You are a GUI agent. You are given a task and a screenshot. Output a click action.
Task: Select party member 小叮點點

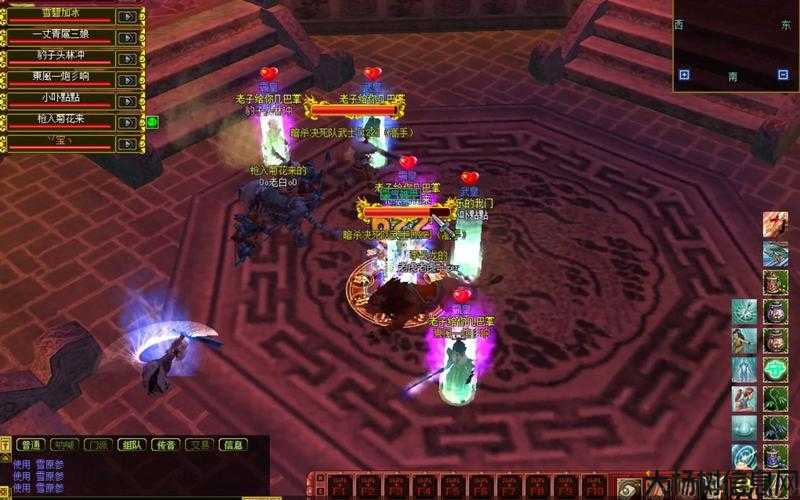(x=62, y=100)
